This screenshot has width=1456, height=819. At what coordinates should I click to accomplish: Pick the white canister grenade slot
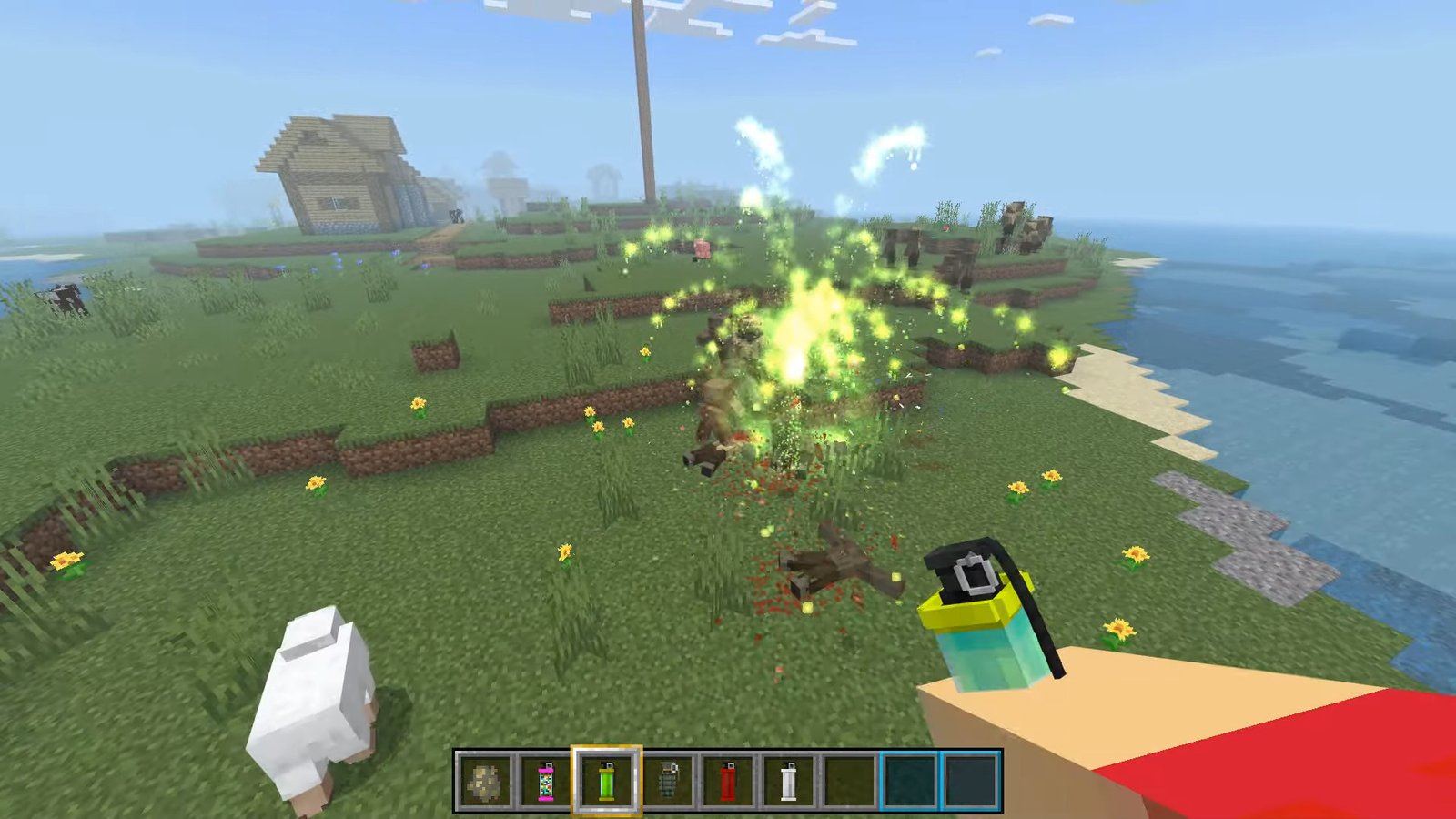point(789,782)
